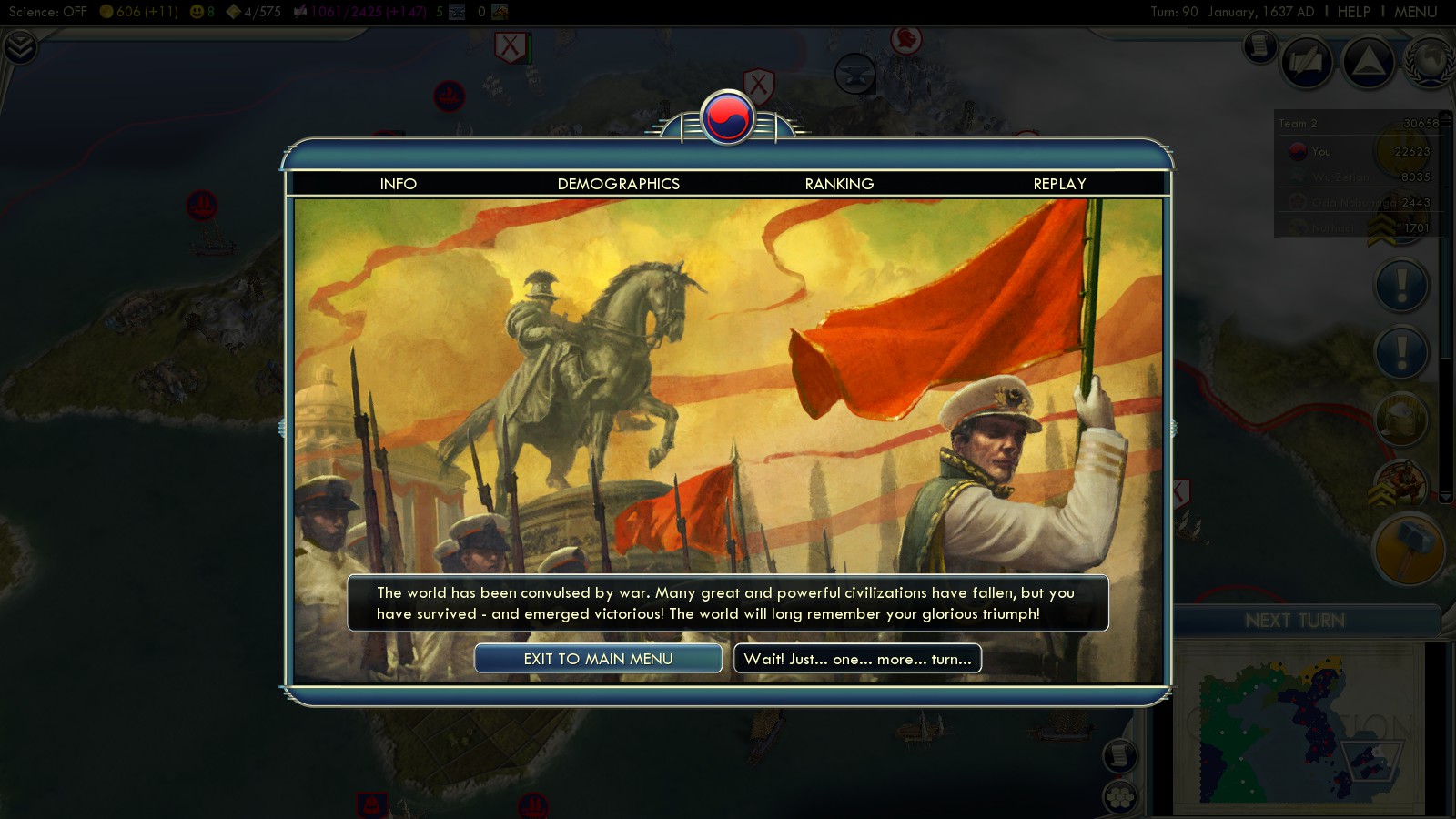This screenshot has height=819, width=1456.
Task: Open the Help link
Action: tap(1353, 12)
